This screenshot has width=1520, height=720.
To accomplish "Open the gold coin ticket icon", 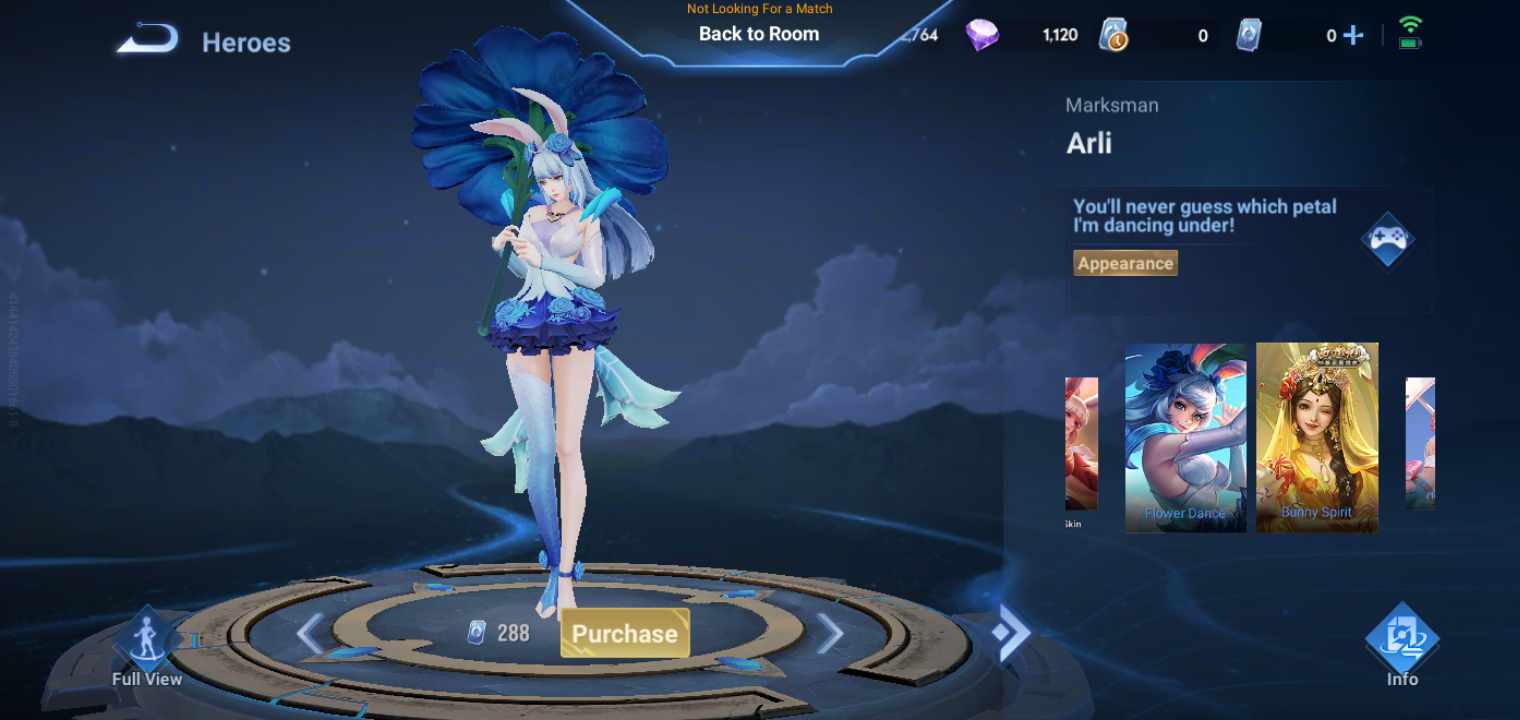I will click(1113, 33).
